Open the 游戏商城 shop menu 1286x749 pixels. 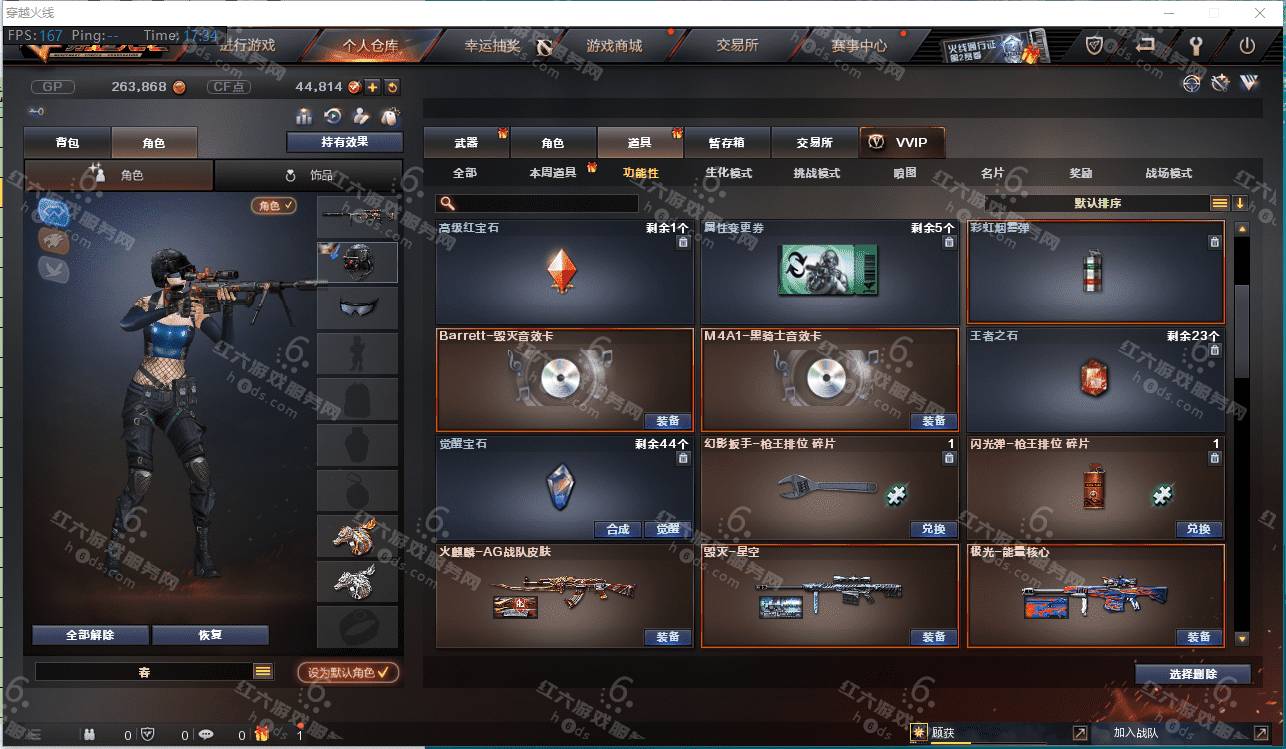[x=614, y=46]
